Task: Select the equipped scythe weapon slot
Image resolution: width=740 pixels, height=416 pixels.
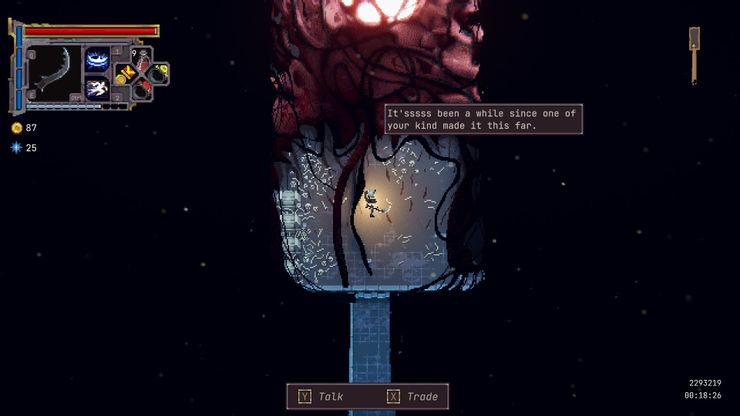Action: point(52,72)
